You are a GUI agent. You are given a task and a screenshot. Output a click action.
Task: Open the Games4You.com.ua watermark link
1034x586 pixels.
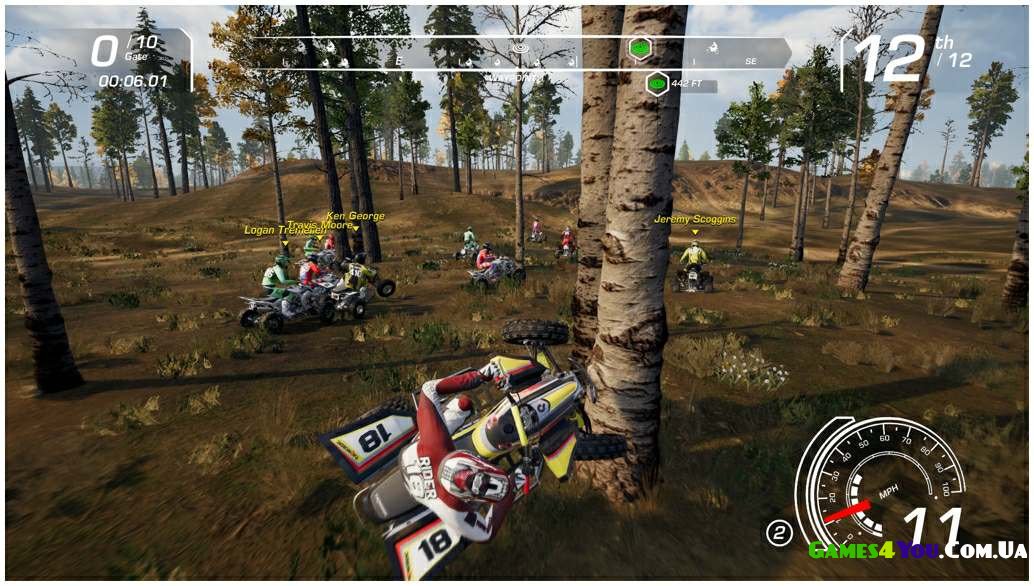coord(917,550)
